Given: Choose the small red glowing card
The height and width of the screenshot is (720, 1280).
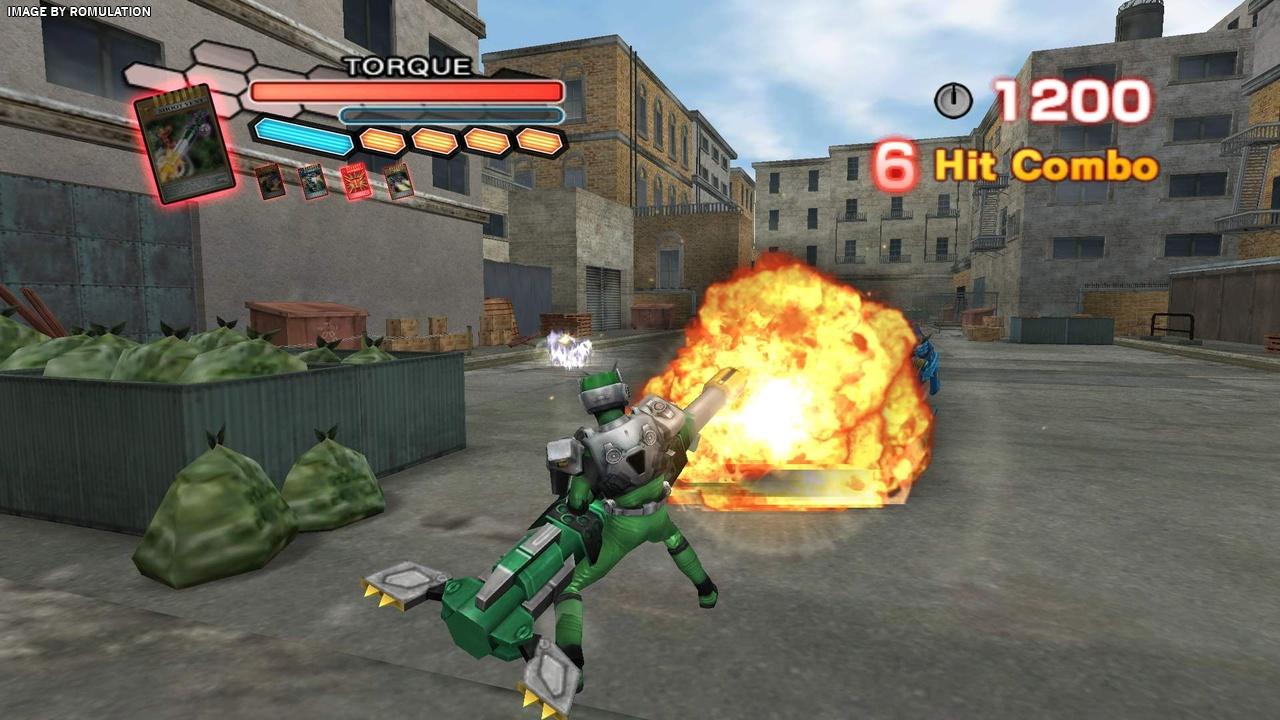Looking at the screenshot, I should pyautogui.click(x=355, y=181).
